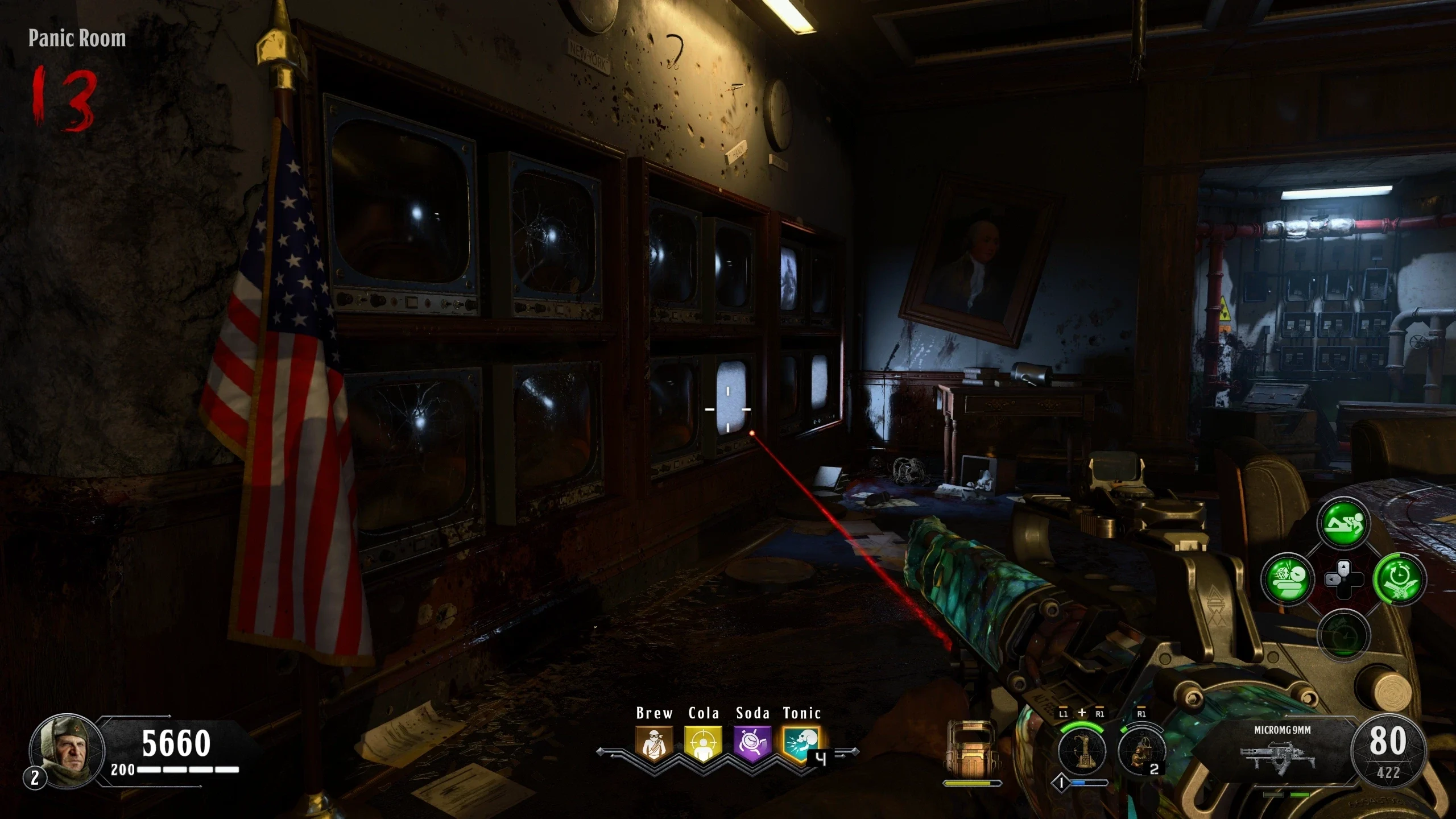The height and width of the screenshot is (819, 1456).
Task: Select the Tonic skull perk icon
Action: 801,743
